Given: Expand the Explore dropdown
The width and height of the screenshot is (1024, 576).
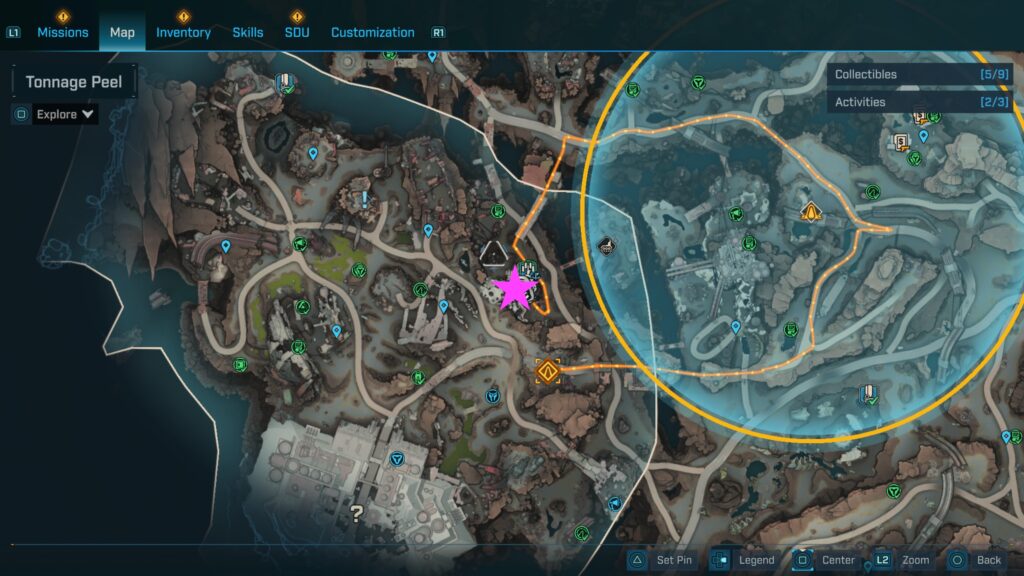Looking at the screenshot, I should (x=66, y=114).
